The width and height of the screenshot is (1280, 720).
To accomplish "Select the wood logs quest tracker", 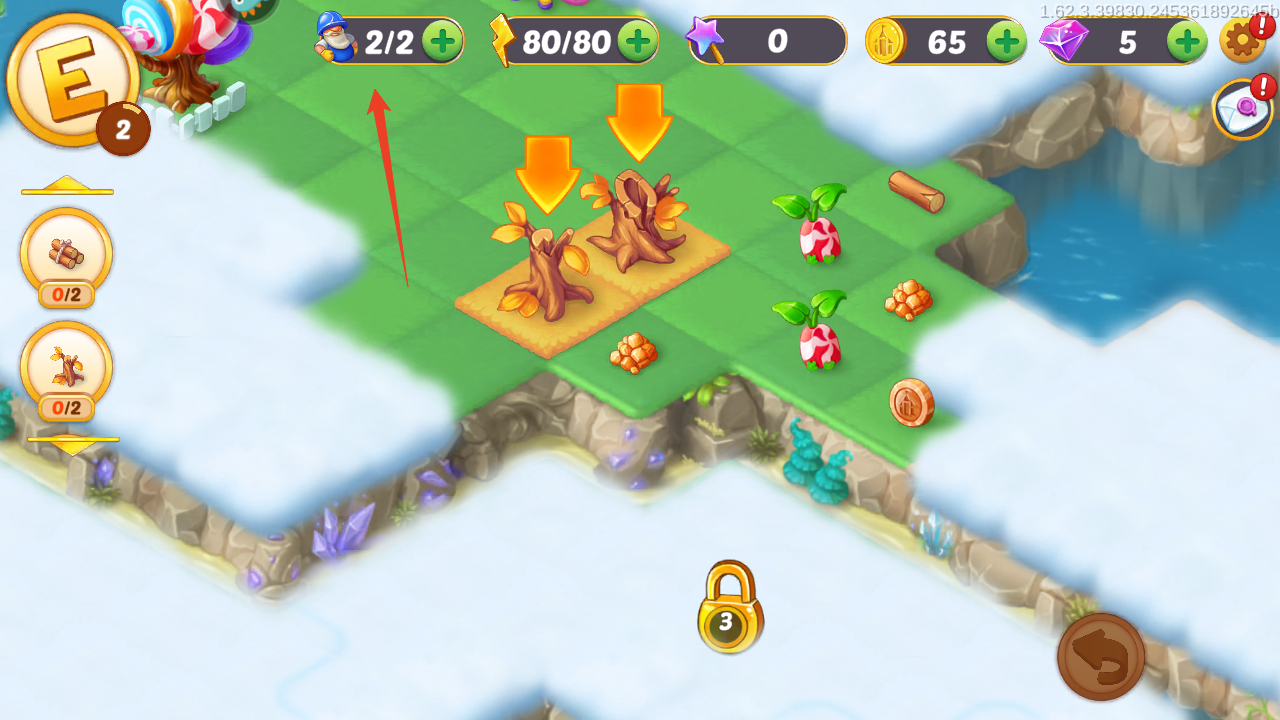I will 66,255.
